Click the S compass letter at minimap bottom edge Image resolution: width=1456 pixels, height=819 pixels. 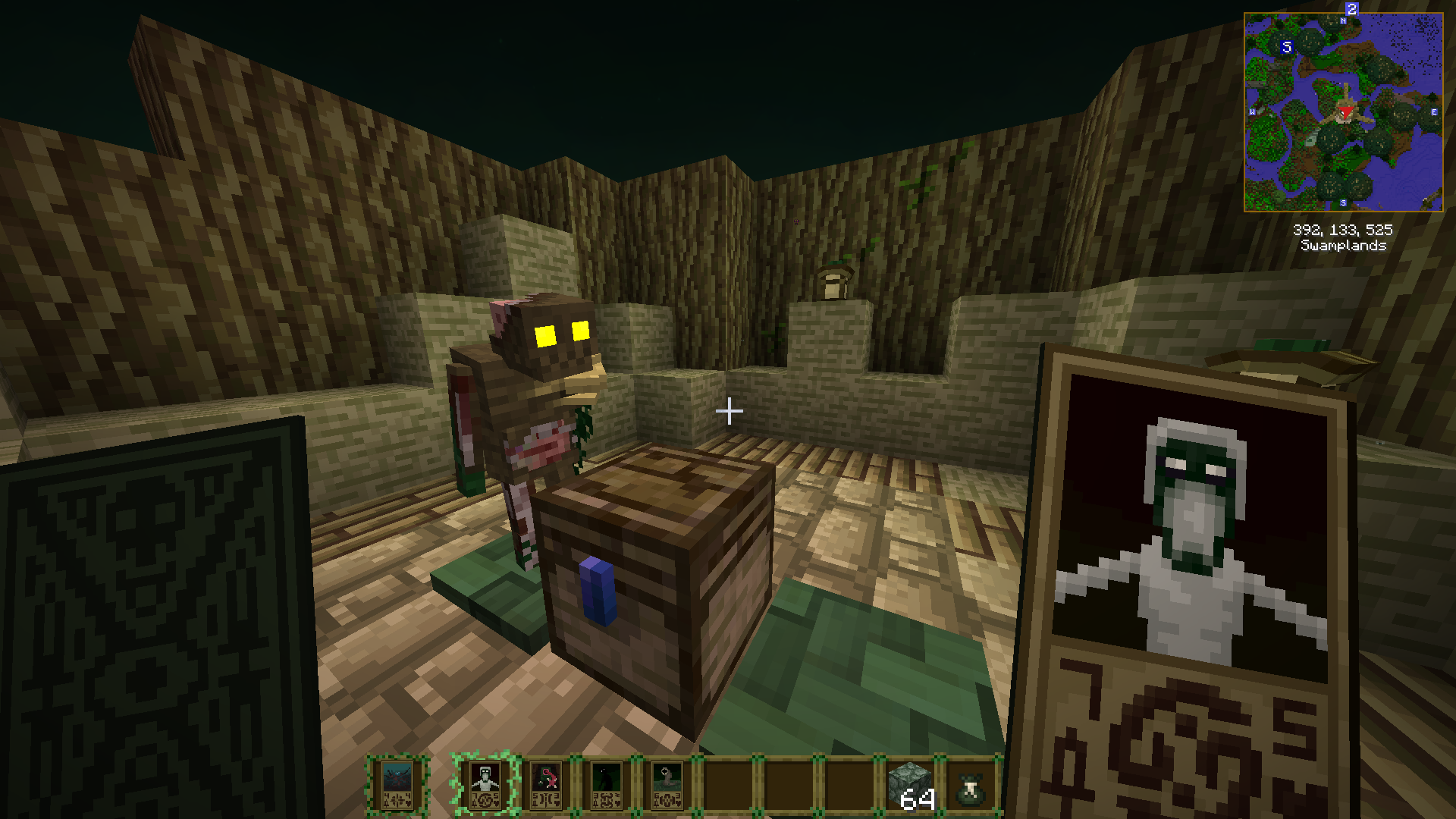pyautogui.click(x=1343, y=202)
